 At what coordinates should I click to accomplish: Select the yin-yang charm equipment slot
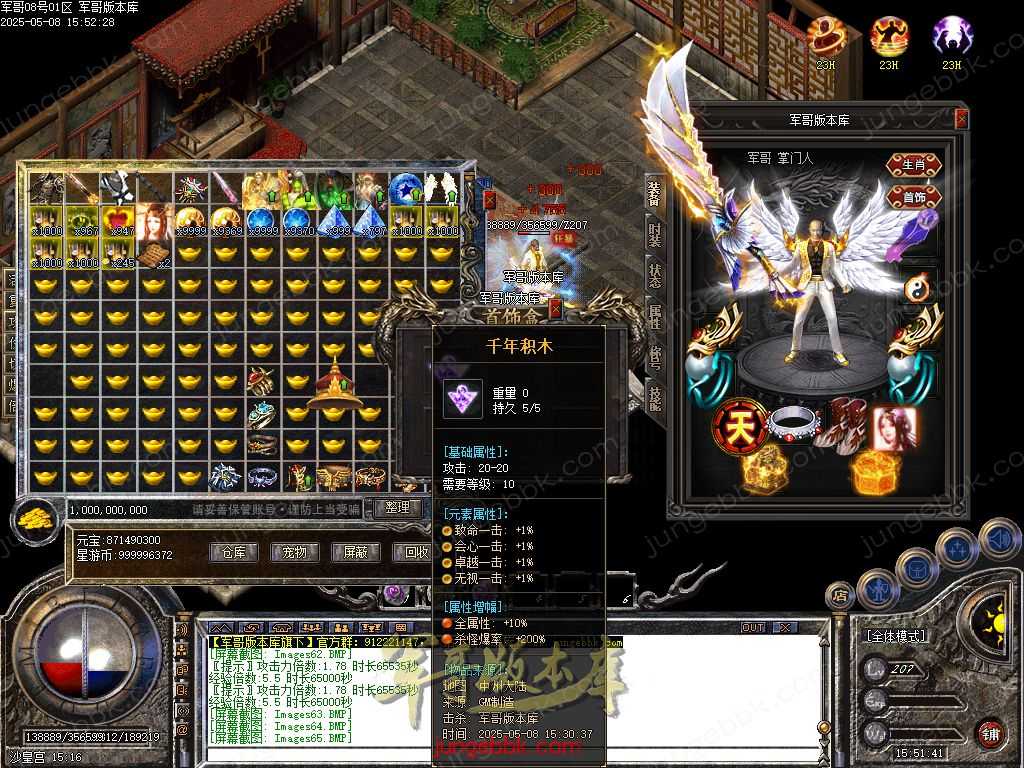918,289
